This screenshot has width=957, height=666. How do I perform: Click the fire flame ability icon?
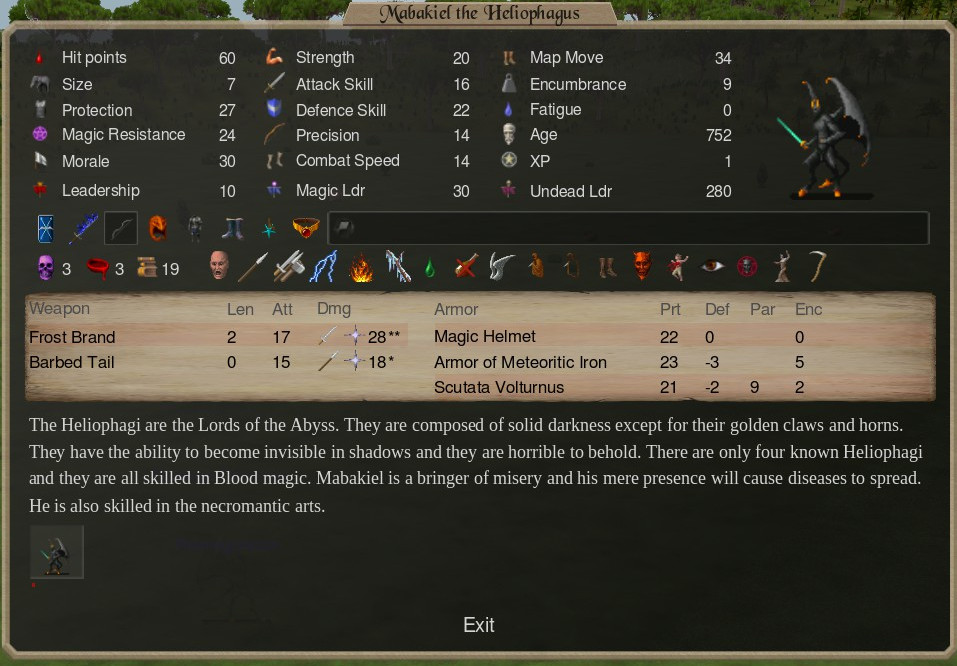click(x=361, y=268)
